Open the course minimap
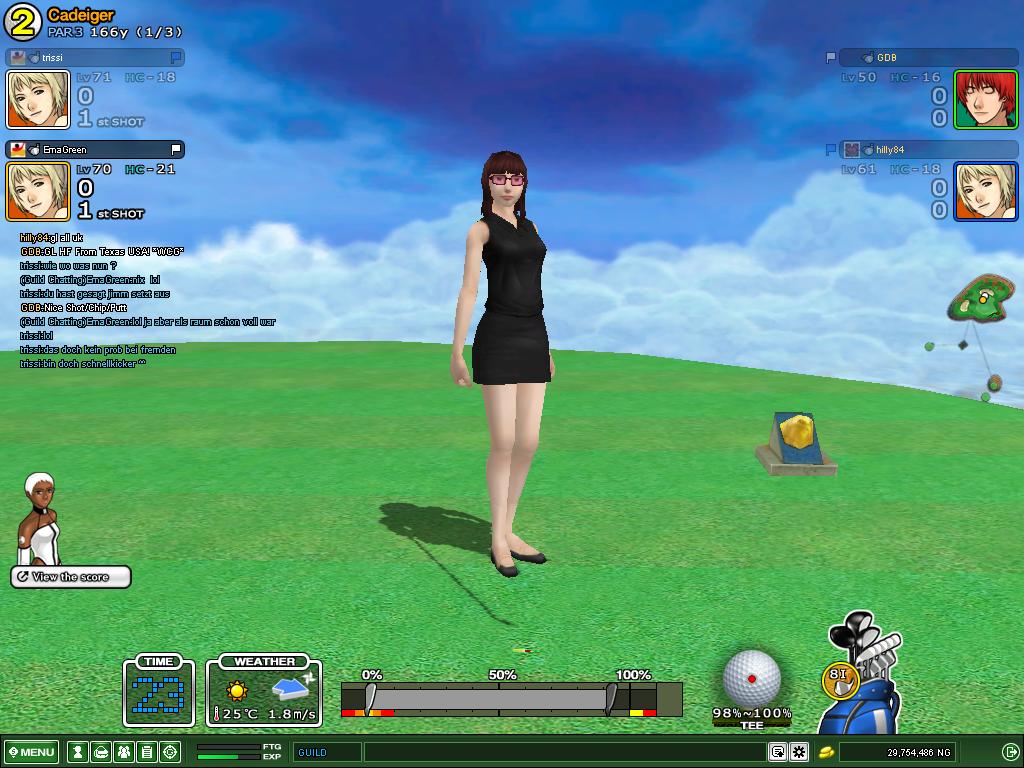The image size is (1024, 768). pyautogui.click(x=976, y=301)
